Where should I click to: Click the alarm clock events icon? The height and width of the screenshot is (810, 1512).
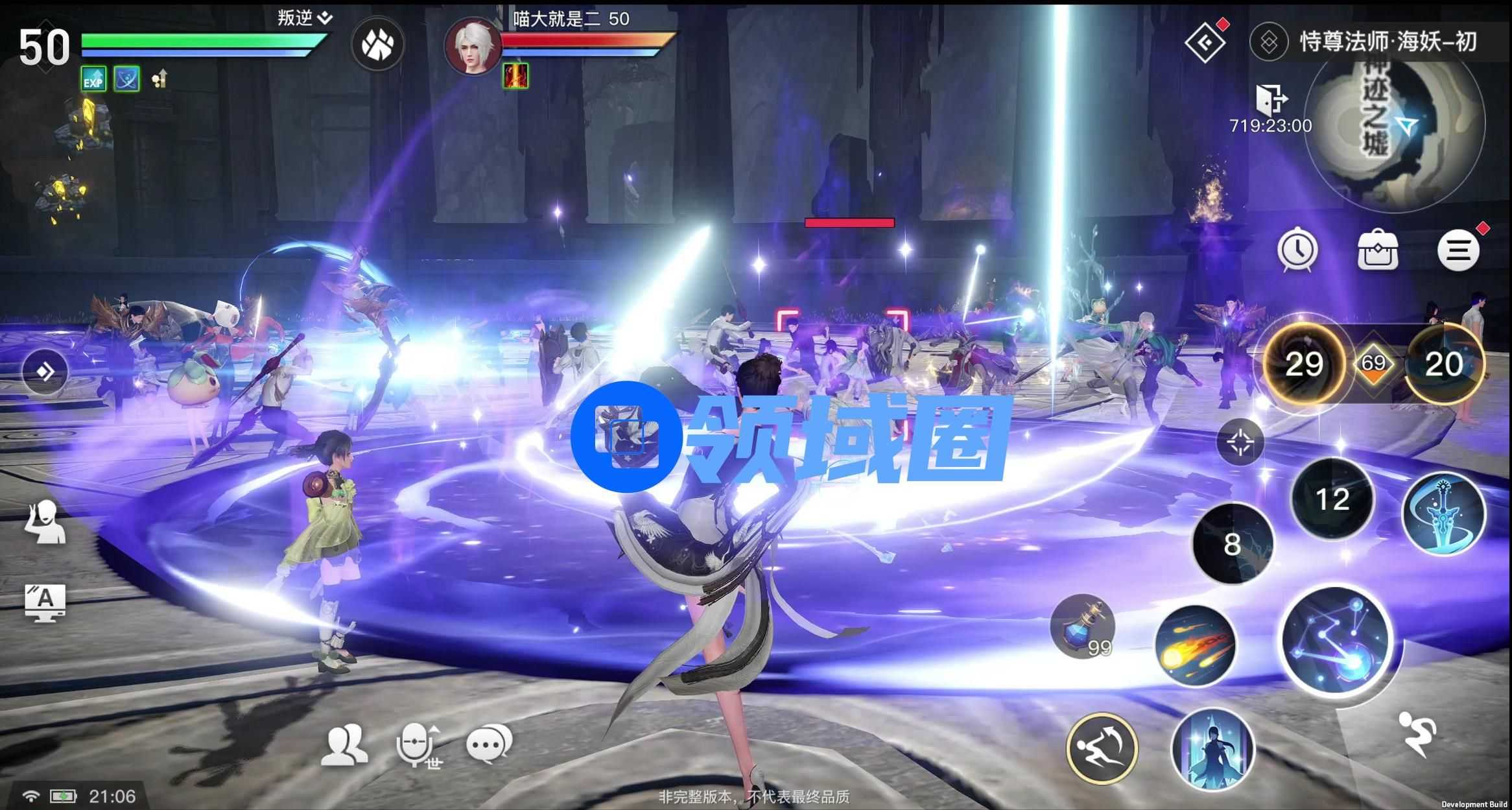point(1297,250)
